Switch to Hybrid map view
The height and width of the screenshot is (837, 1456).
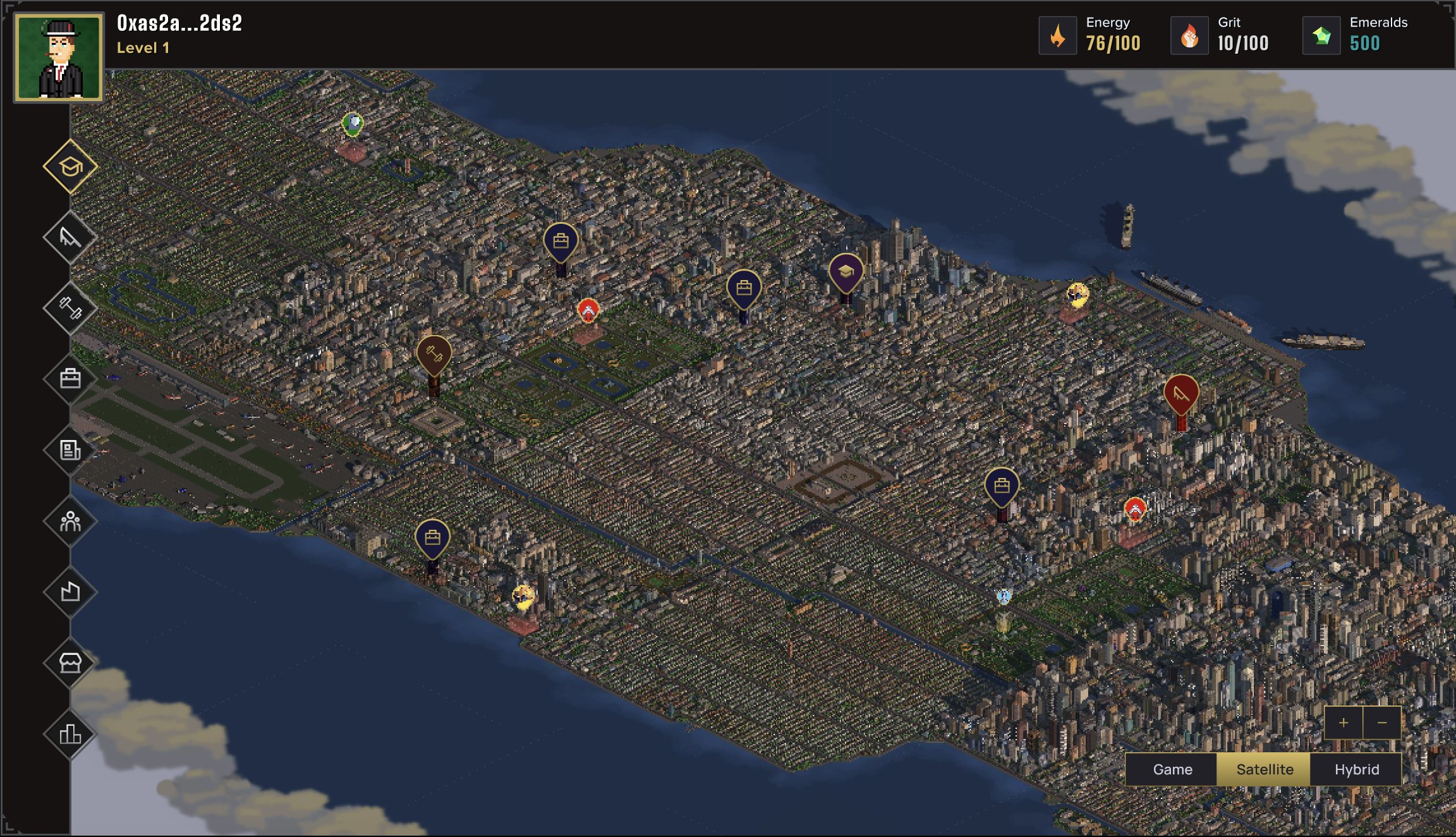[1357, 769]
